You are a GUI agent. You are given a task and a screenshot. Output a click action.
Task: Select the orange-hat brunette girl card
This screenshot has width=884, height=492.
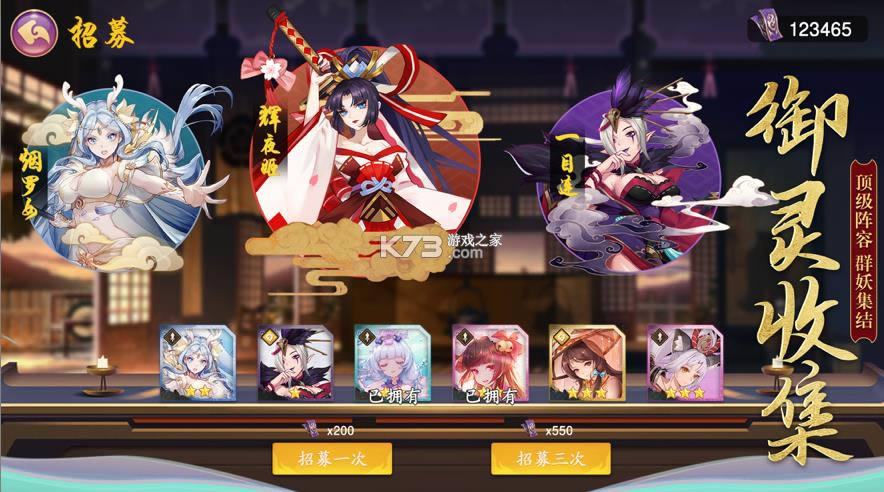[588, 362]
